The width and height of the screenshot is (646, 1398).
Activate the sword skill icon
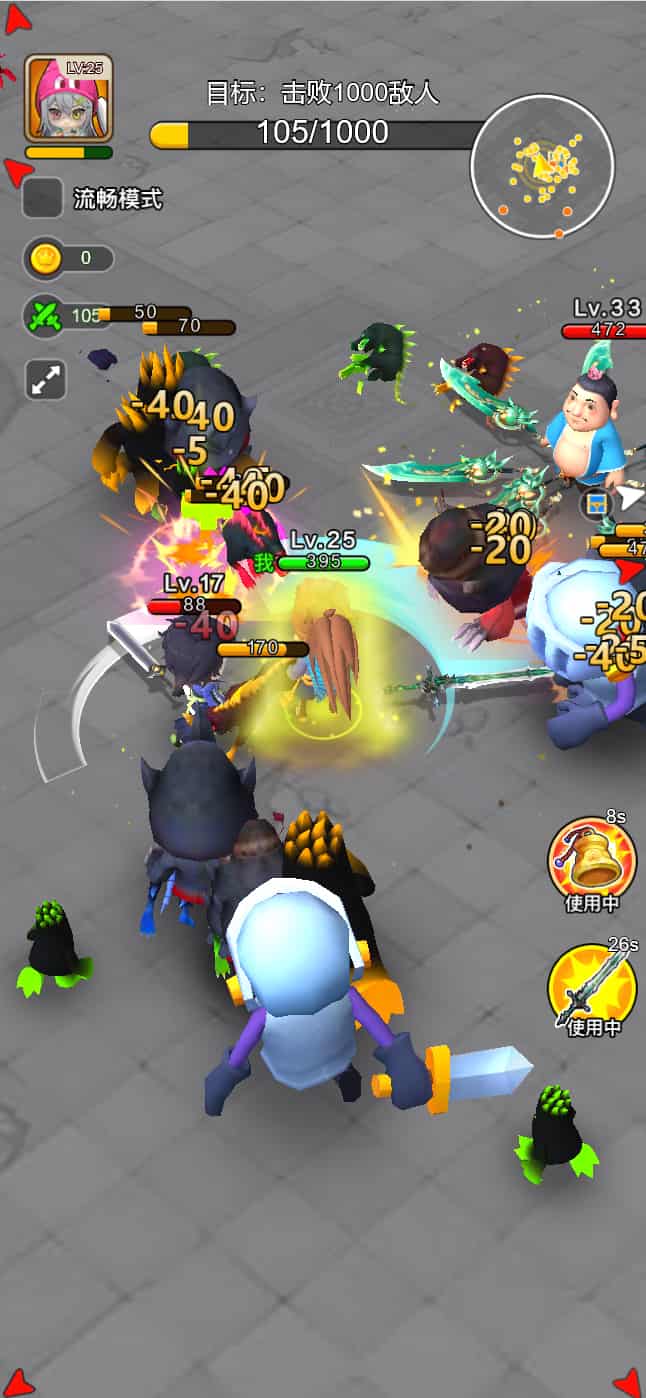591,987
